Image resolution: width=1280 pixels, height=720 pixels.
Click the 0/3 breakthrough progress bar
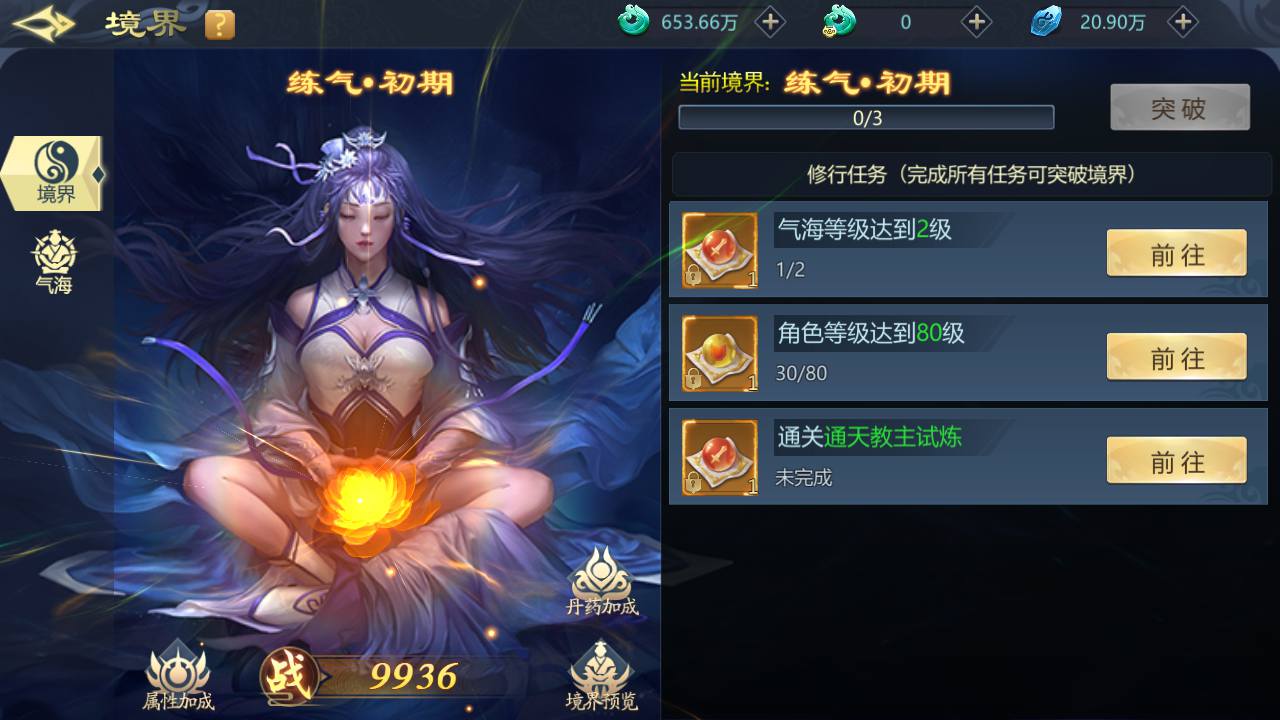coord(866,117)
